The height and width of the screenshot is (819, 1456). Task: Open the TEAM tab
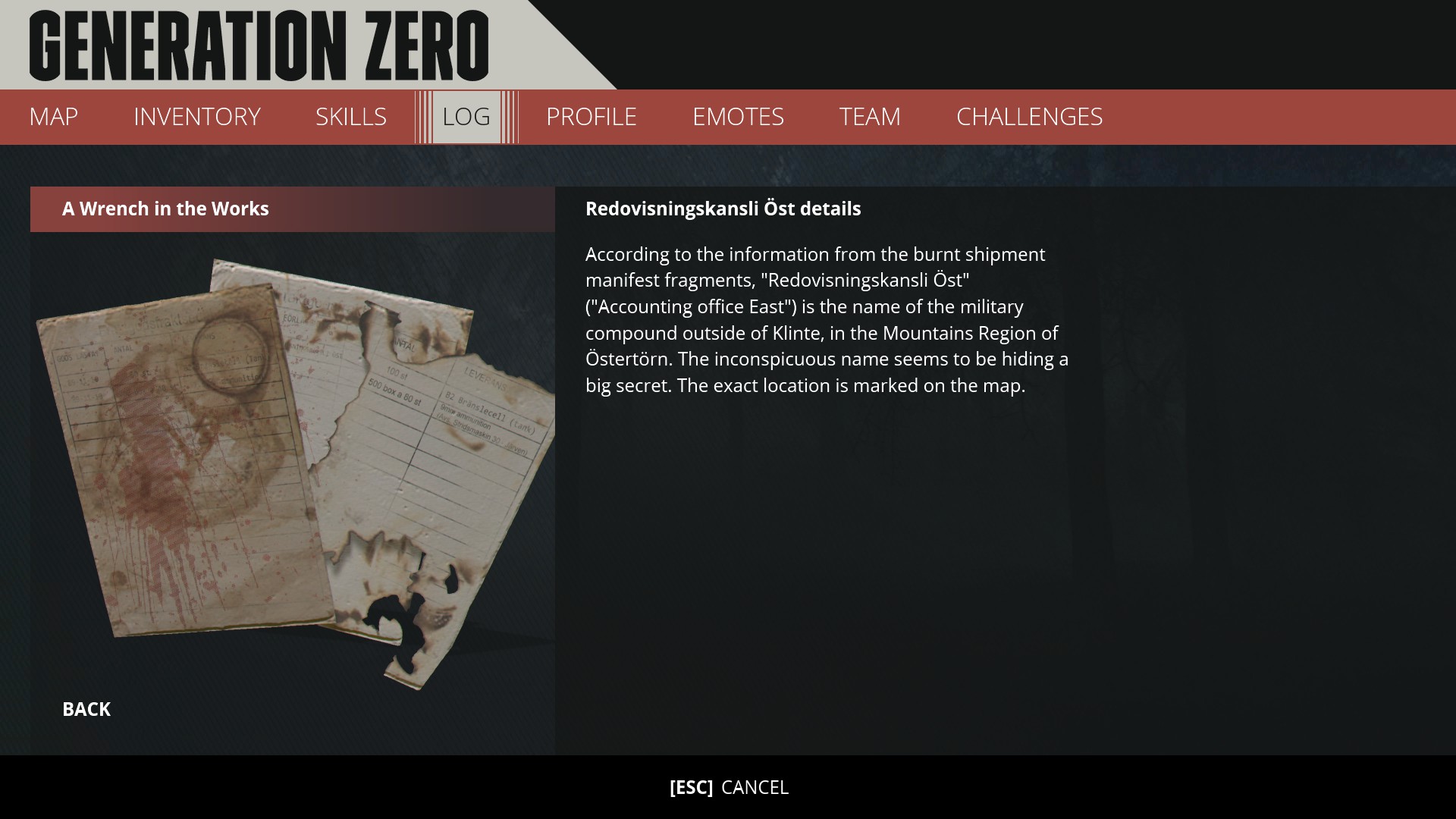(x=869, y=117)
